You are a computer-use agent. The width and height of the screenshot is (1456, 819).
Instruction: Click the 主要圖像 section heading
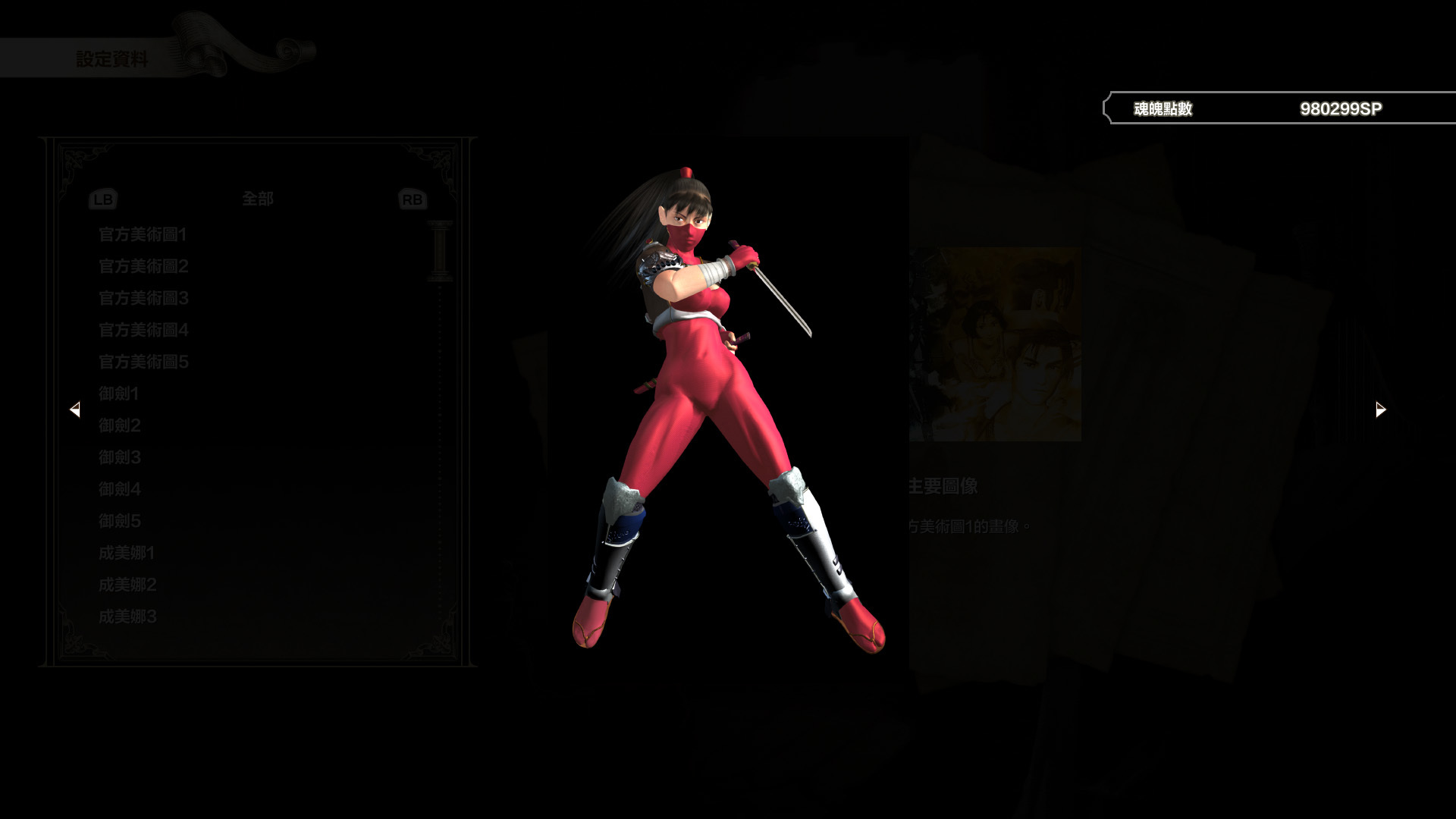tap(943, 486)
